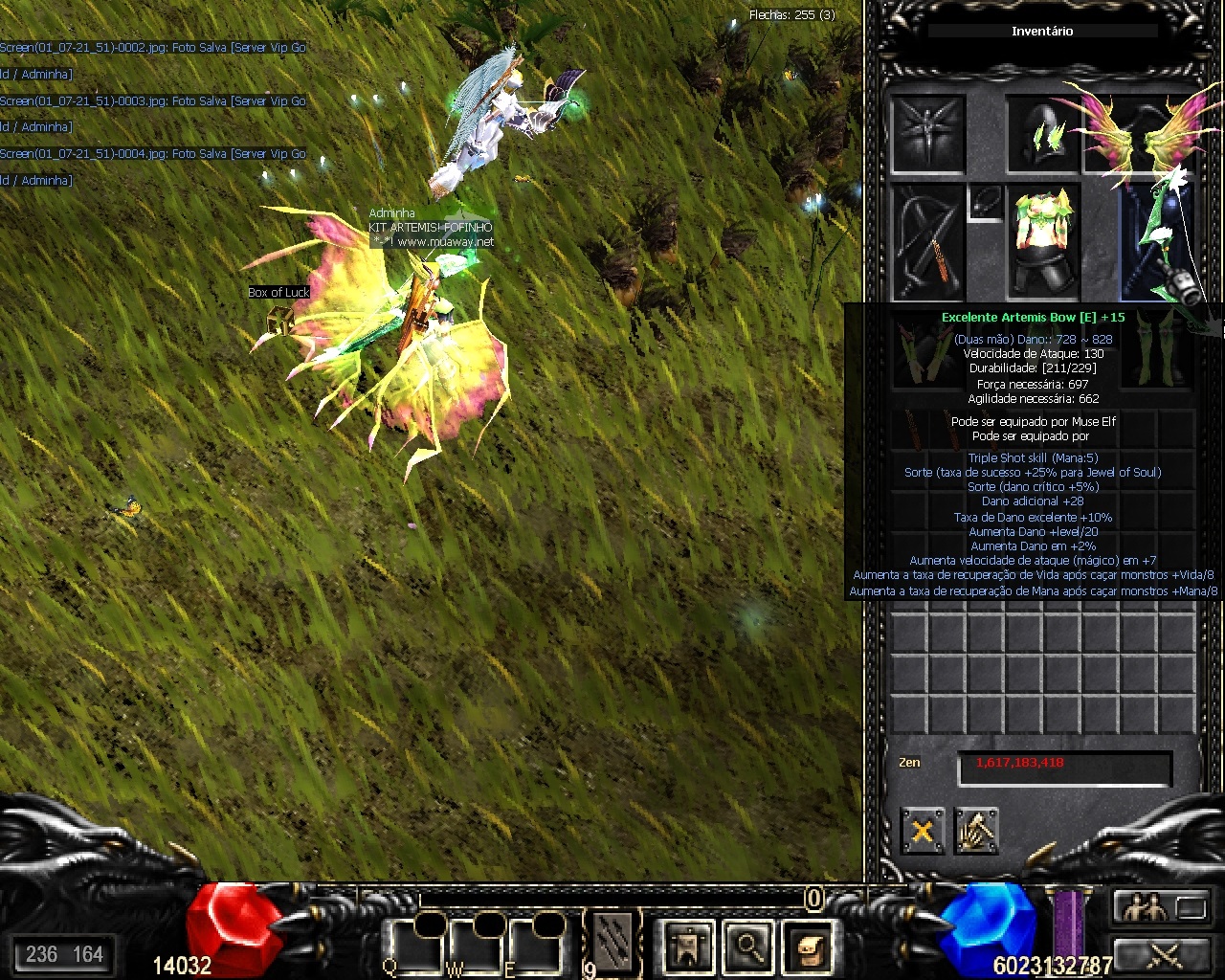The width and height of the screenshot is (1225, 980).
Task: Select the equipped wings slot
Action: [1138, 134]
